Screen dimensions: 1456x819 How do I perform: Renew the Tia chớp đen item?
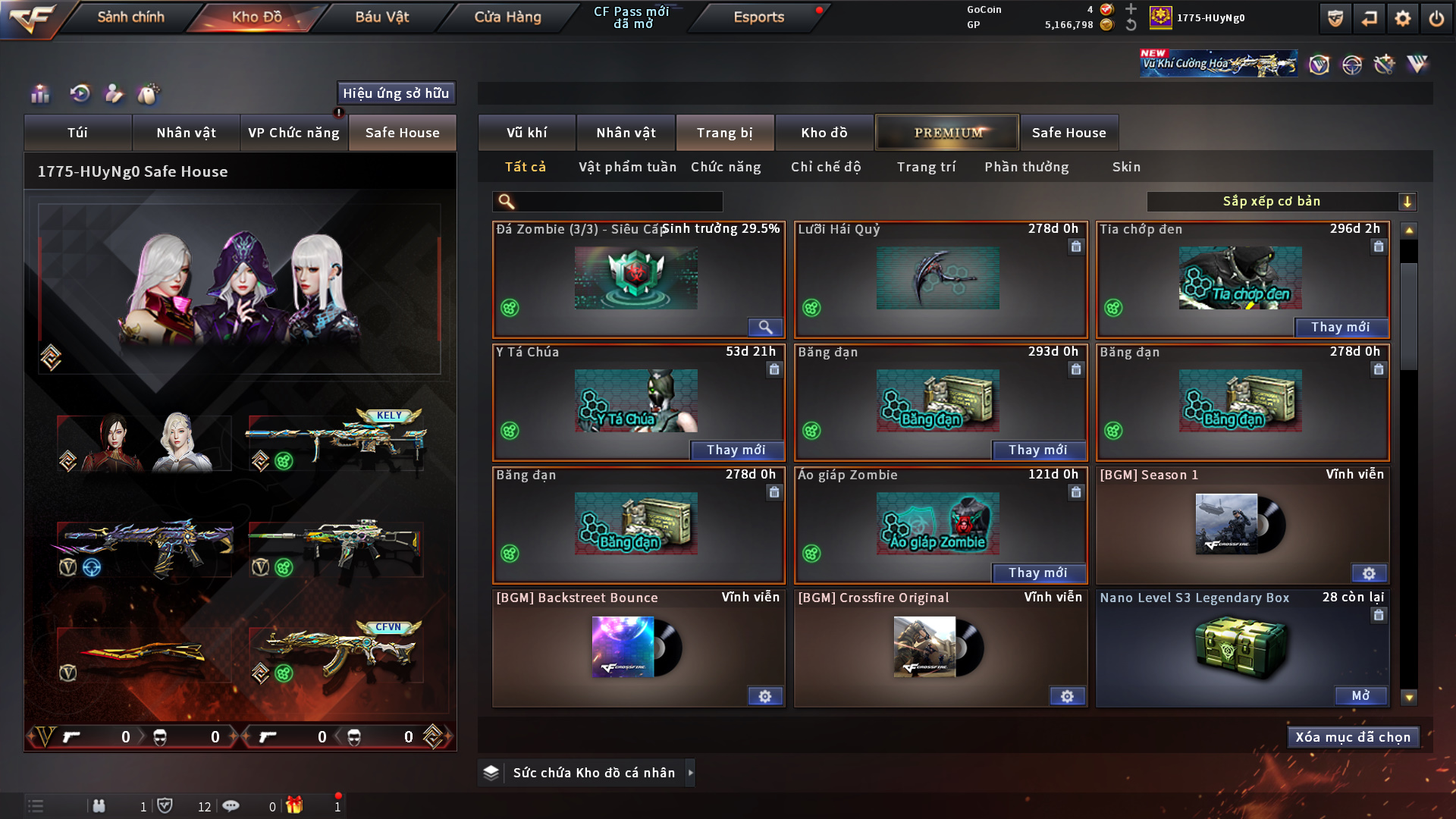(1340, 327)
